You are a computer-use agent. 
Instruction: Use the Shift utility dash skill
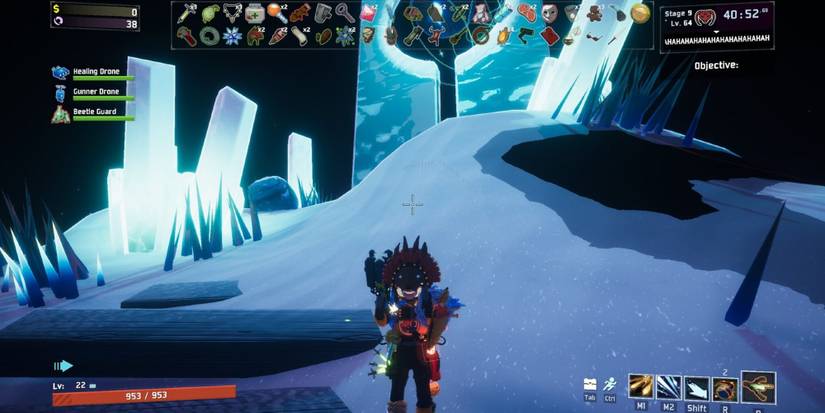point(696,388)
